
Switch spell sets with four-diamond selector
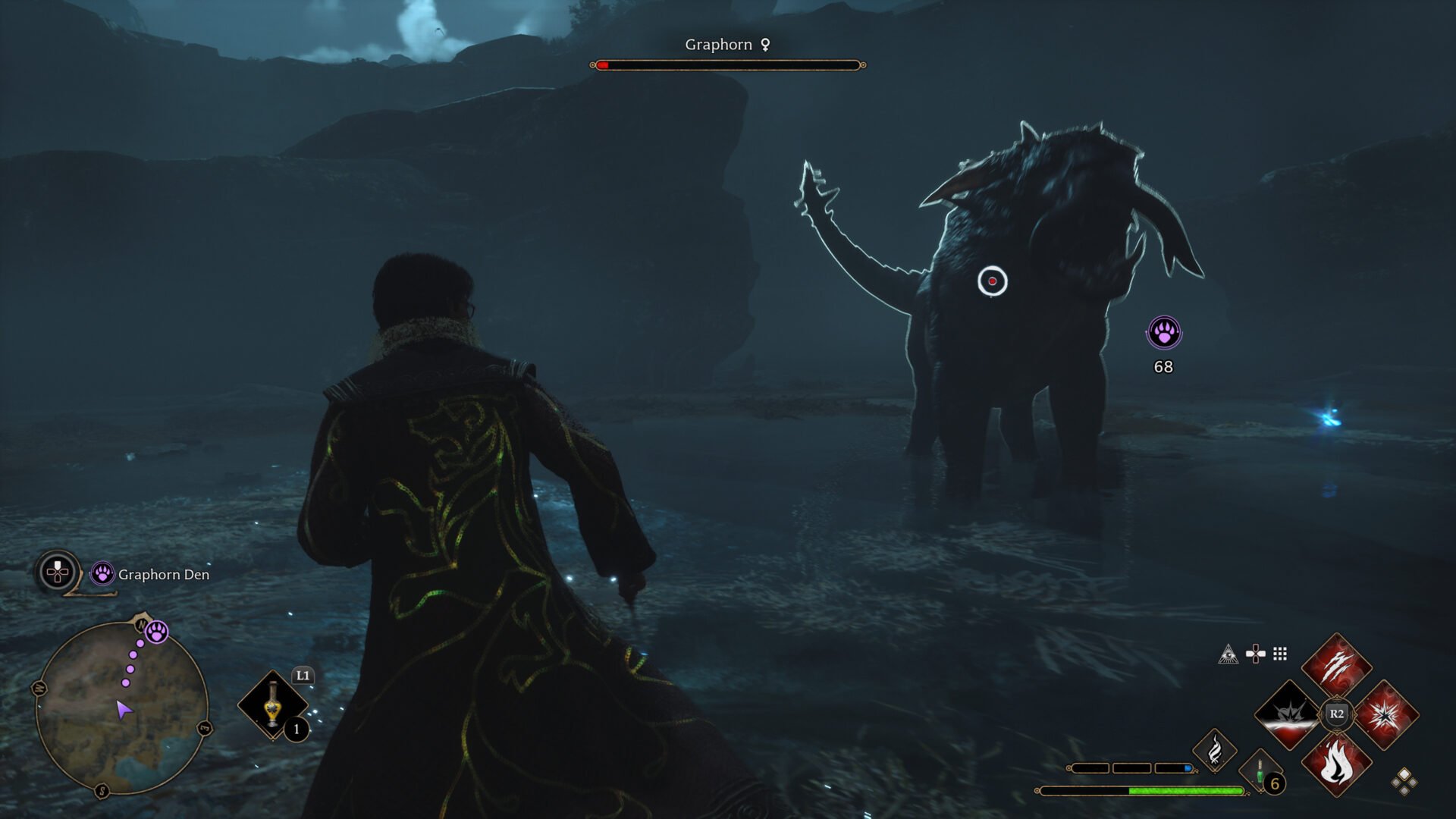(1404, 781)
